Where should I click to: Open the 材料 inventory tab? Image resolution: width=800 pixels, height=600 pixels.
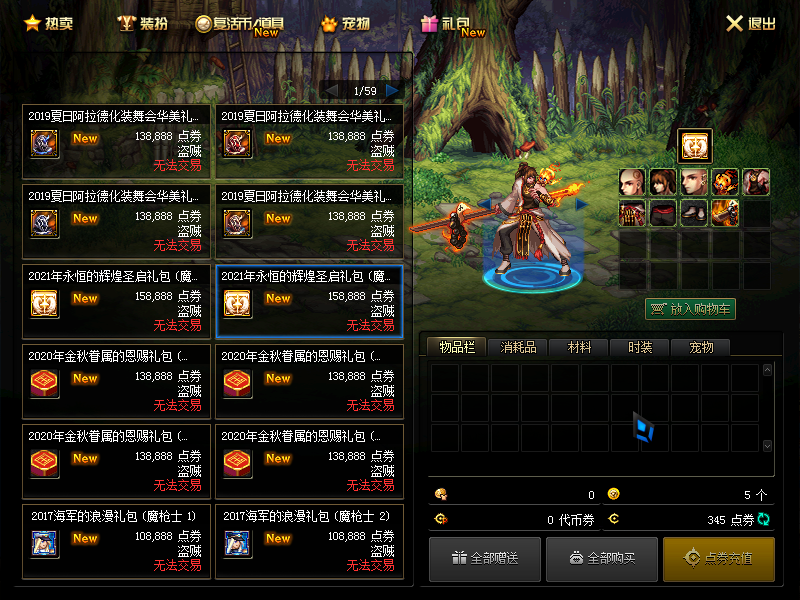pos(579,347)
